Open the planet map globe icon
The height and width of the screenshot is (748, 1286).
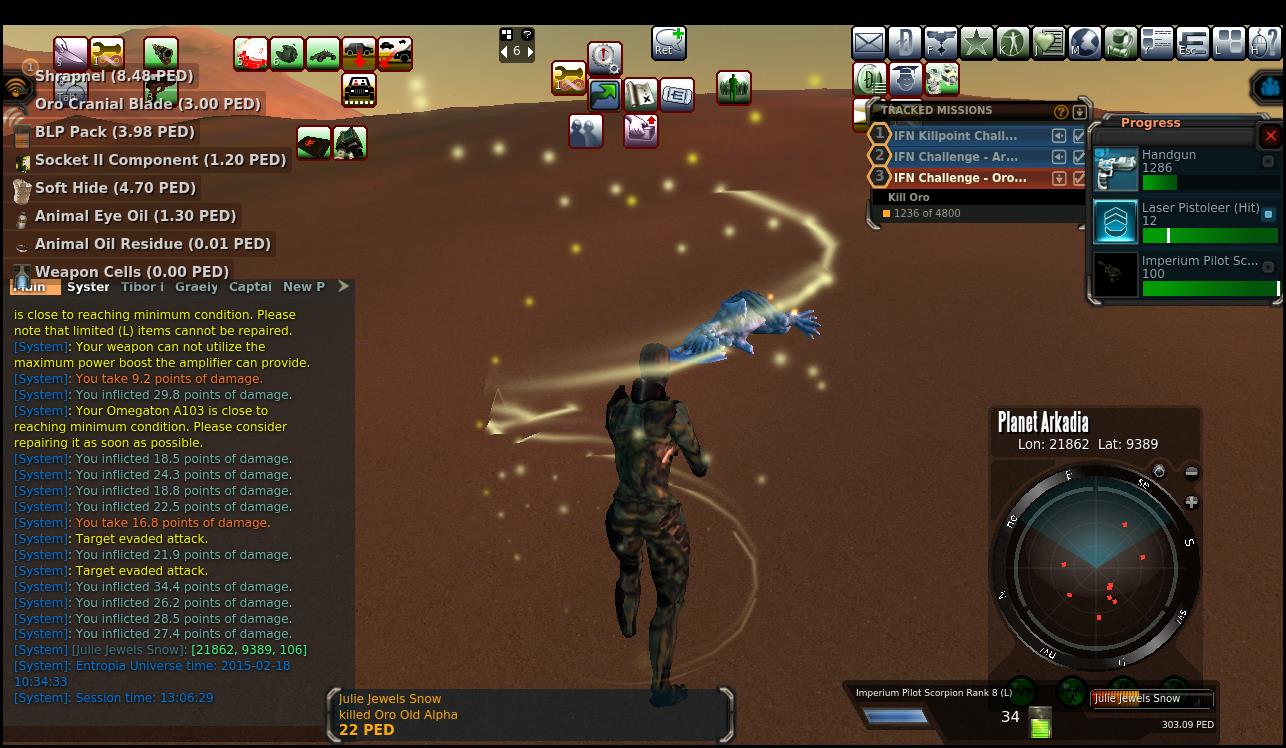tap(1084, 43)
